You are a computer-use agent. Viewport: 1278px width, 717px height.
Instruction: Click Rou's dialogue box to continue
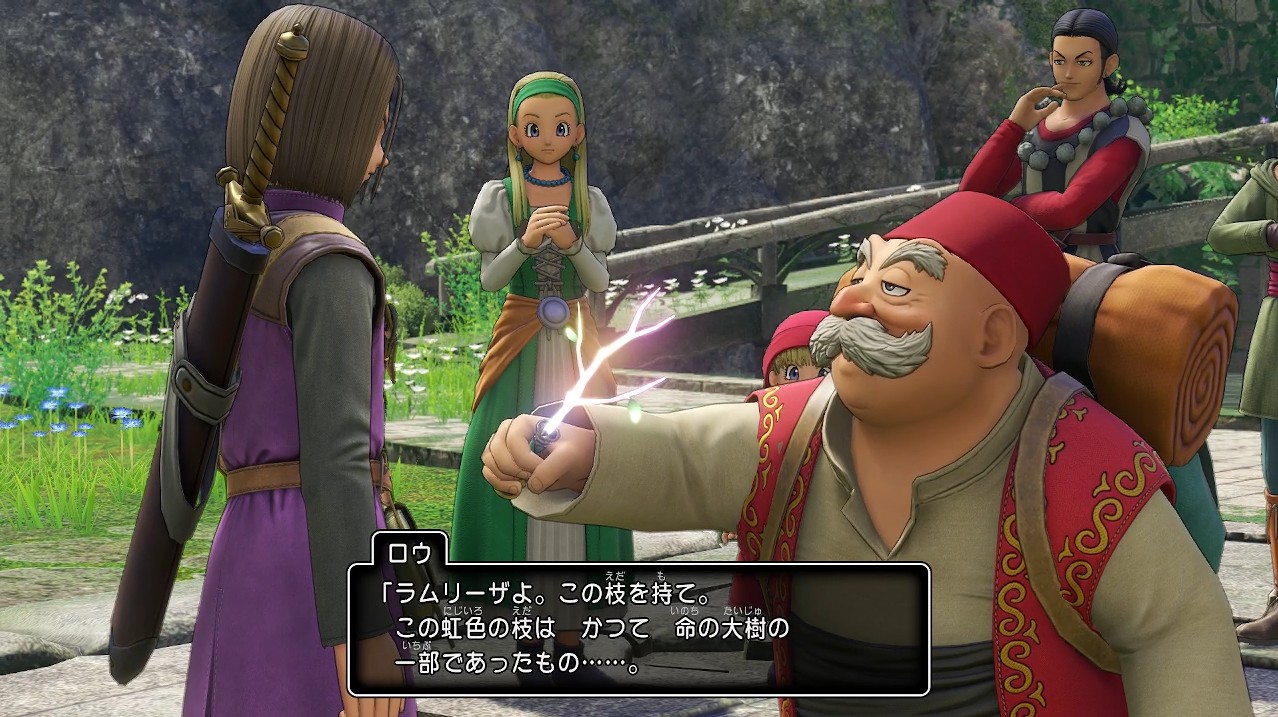pos(638,629)
